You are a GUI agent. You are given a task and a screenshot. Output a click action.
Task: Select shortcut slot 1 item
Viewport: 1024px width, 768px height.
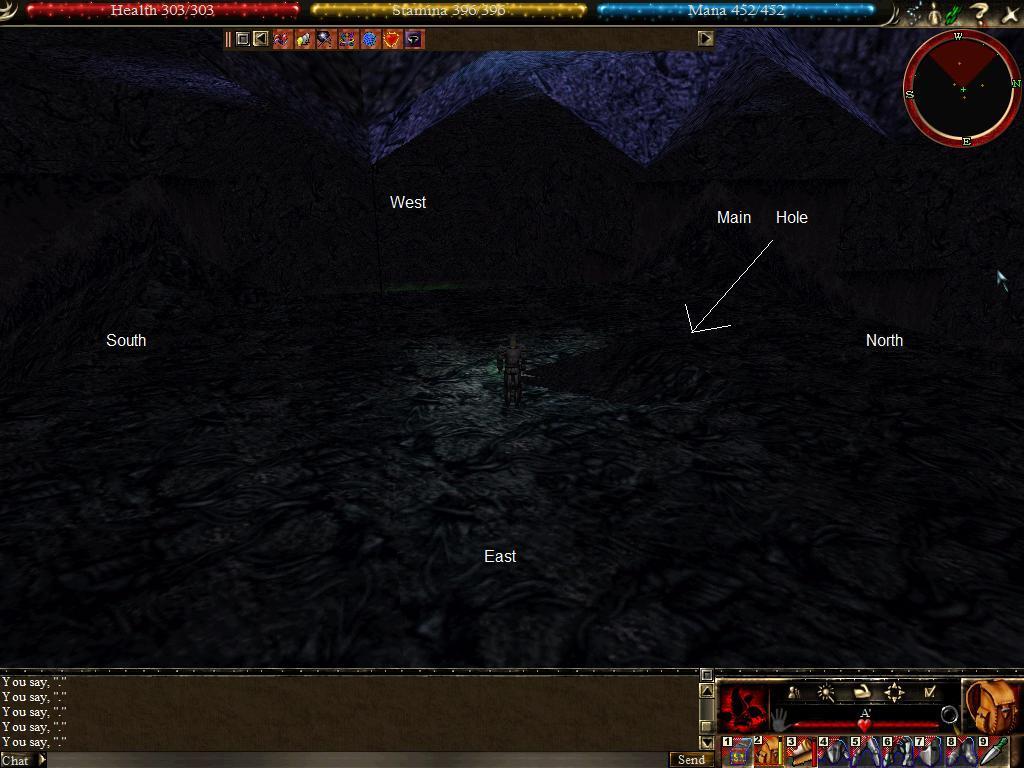point(737,751)
